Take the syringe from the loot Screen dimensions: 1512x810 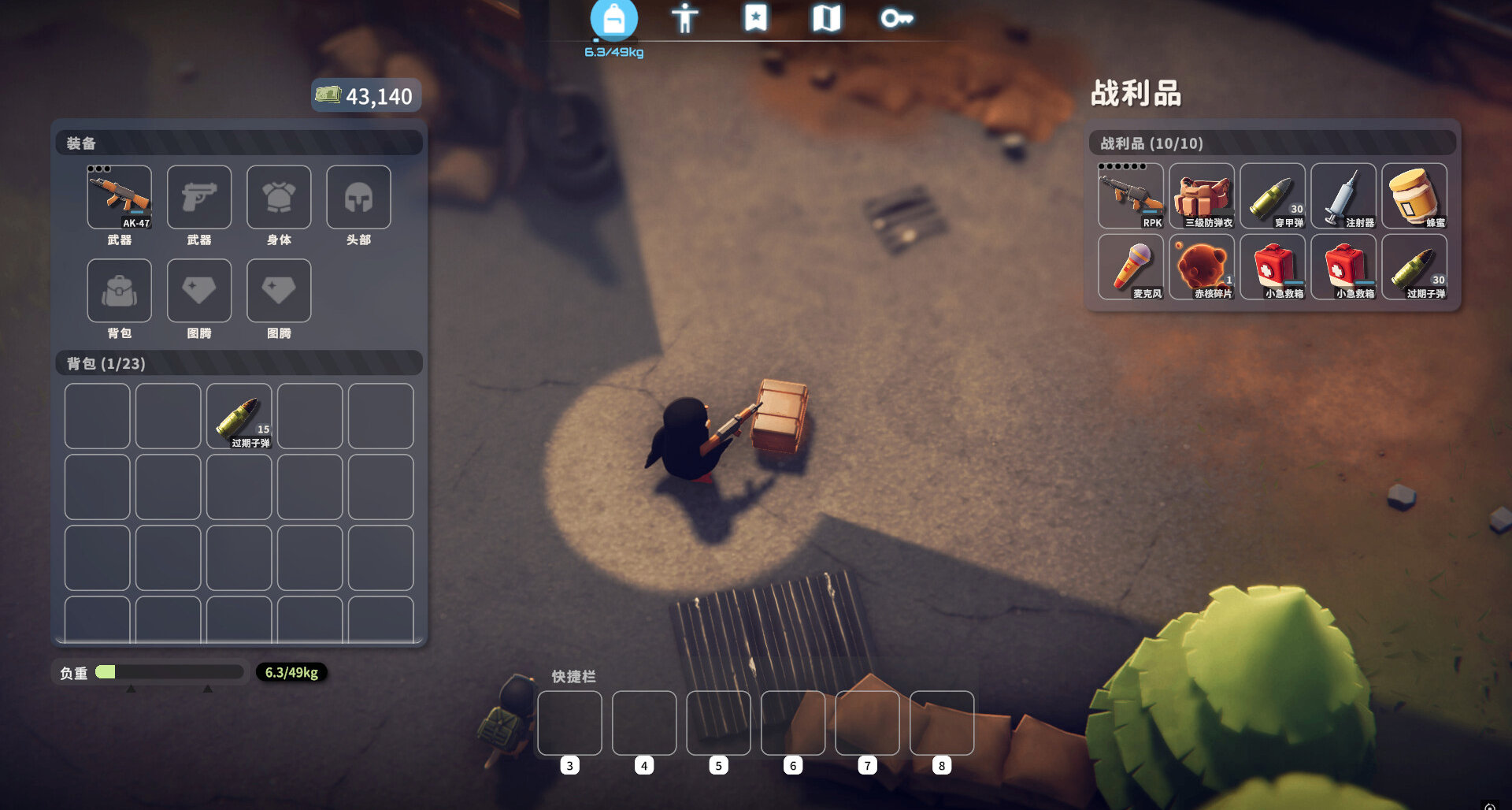pos(1343,196)
